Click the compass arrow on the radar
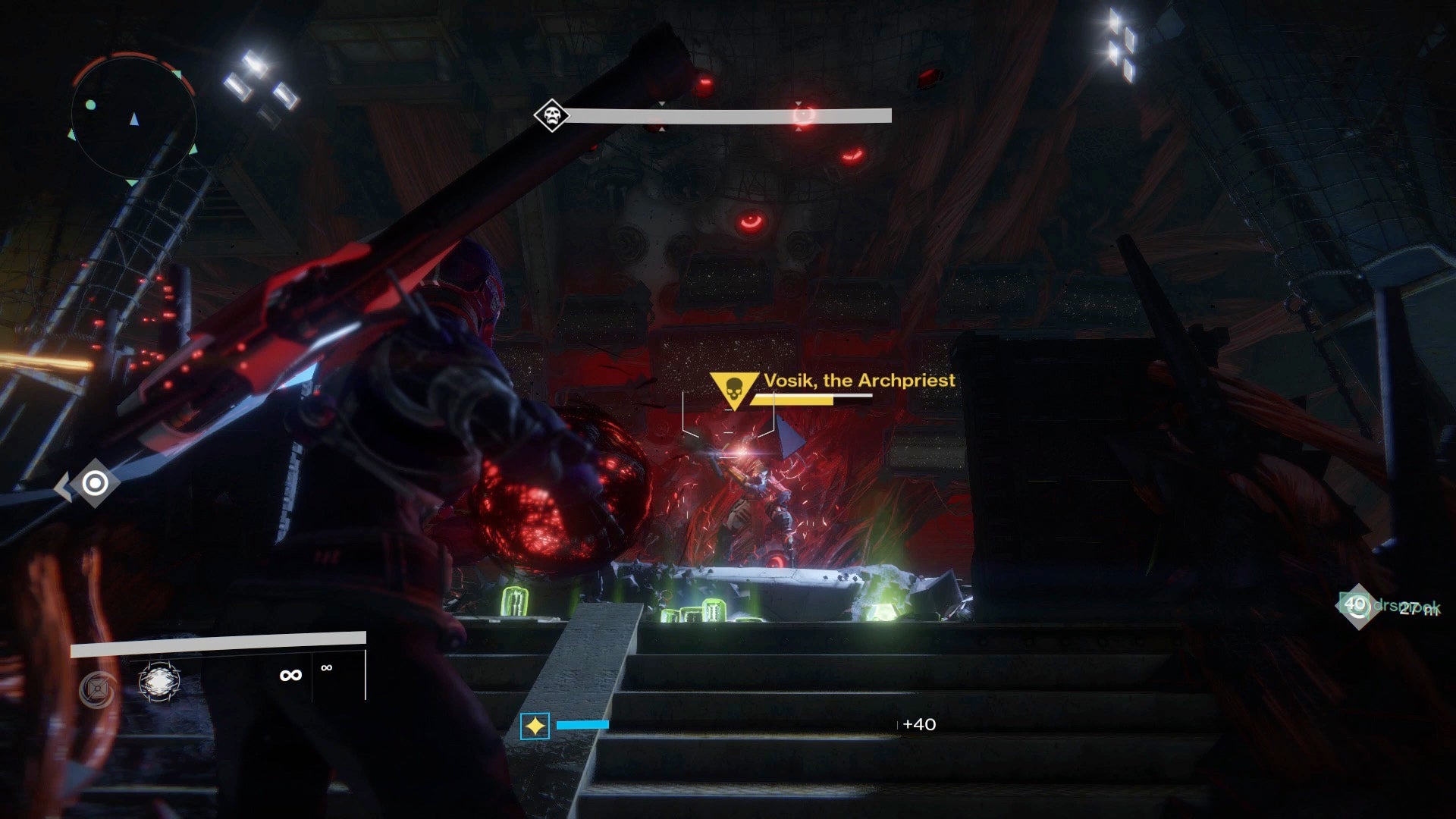 [134, 118]
